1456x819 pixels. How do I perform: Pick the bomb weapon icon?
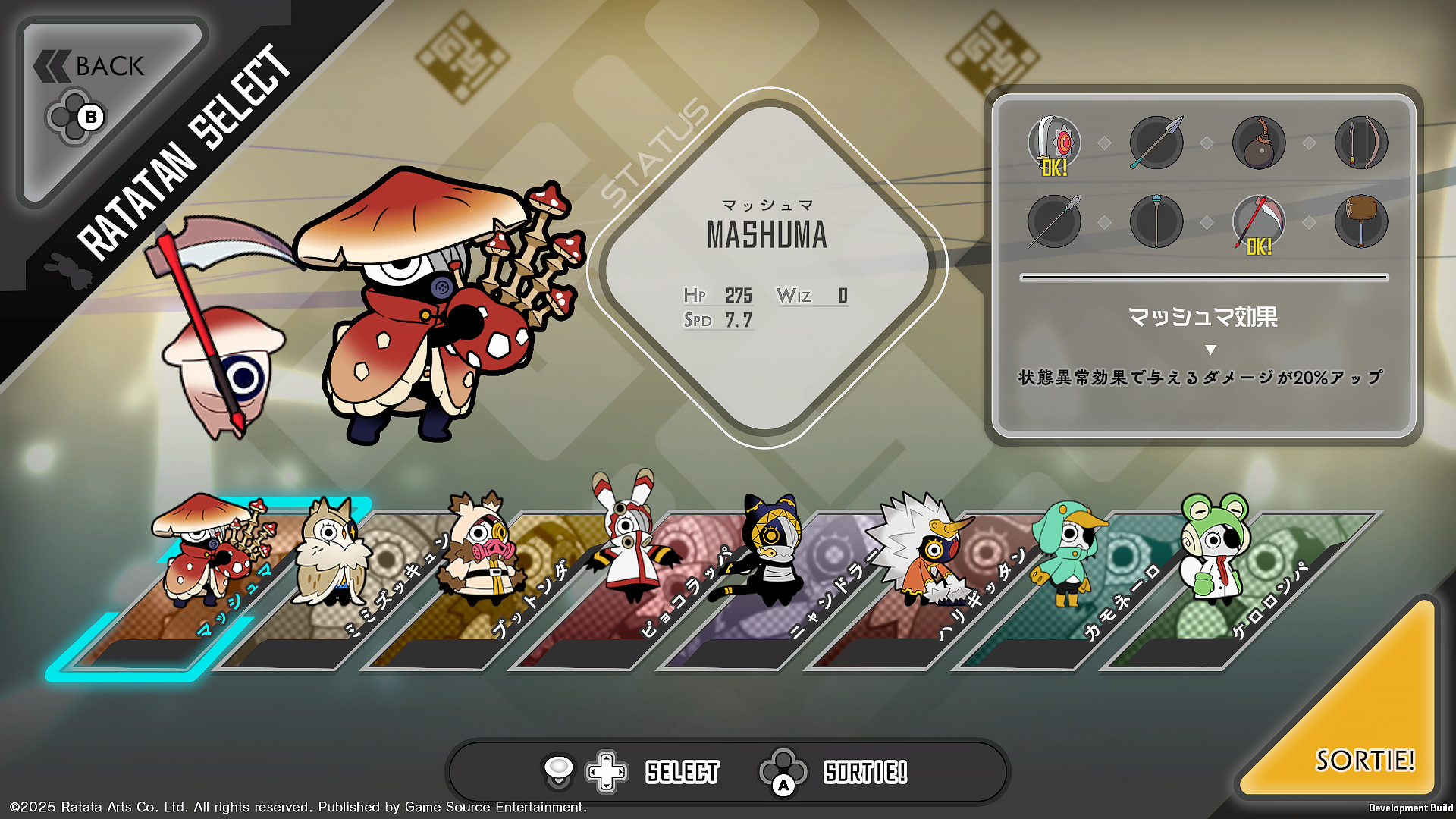pyautogui.click(x=1259, y=143)
